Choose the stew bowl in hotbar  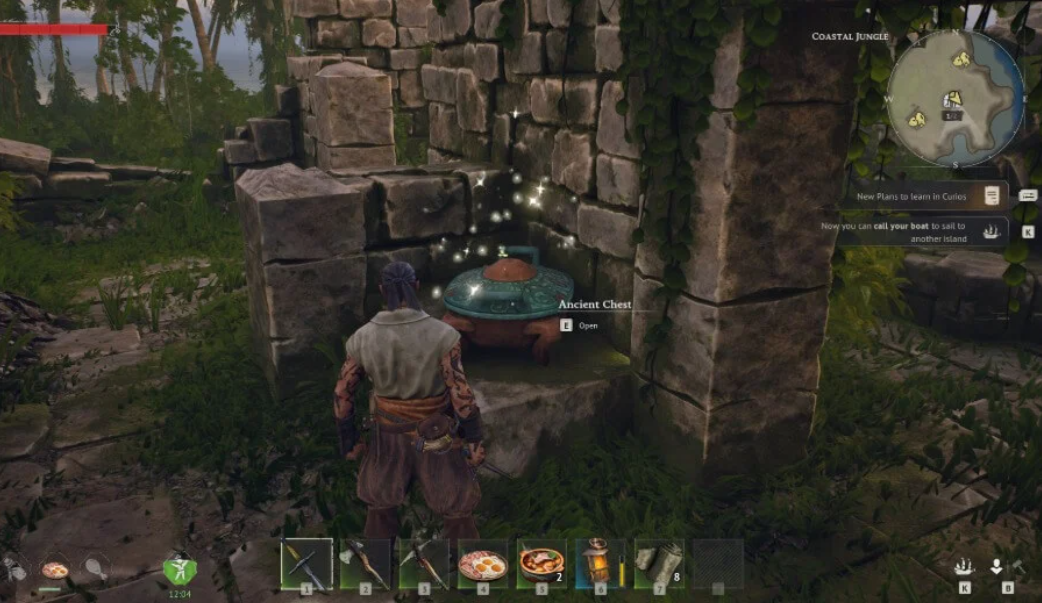(x=541, y=564)
